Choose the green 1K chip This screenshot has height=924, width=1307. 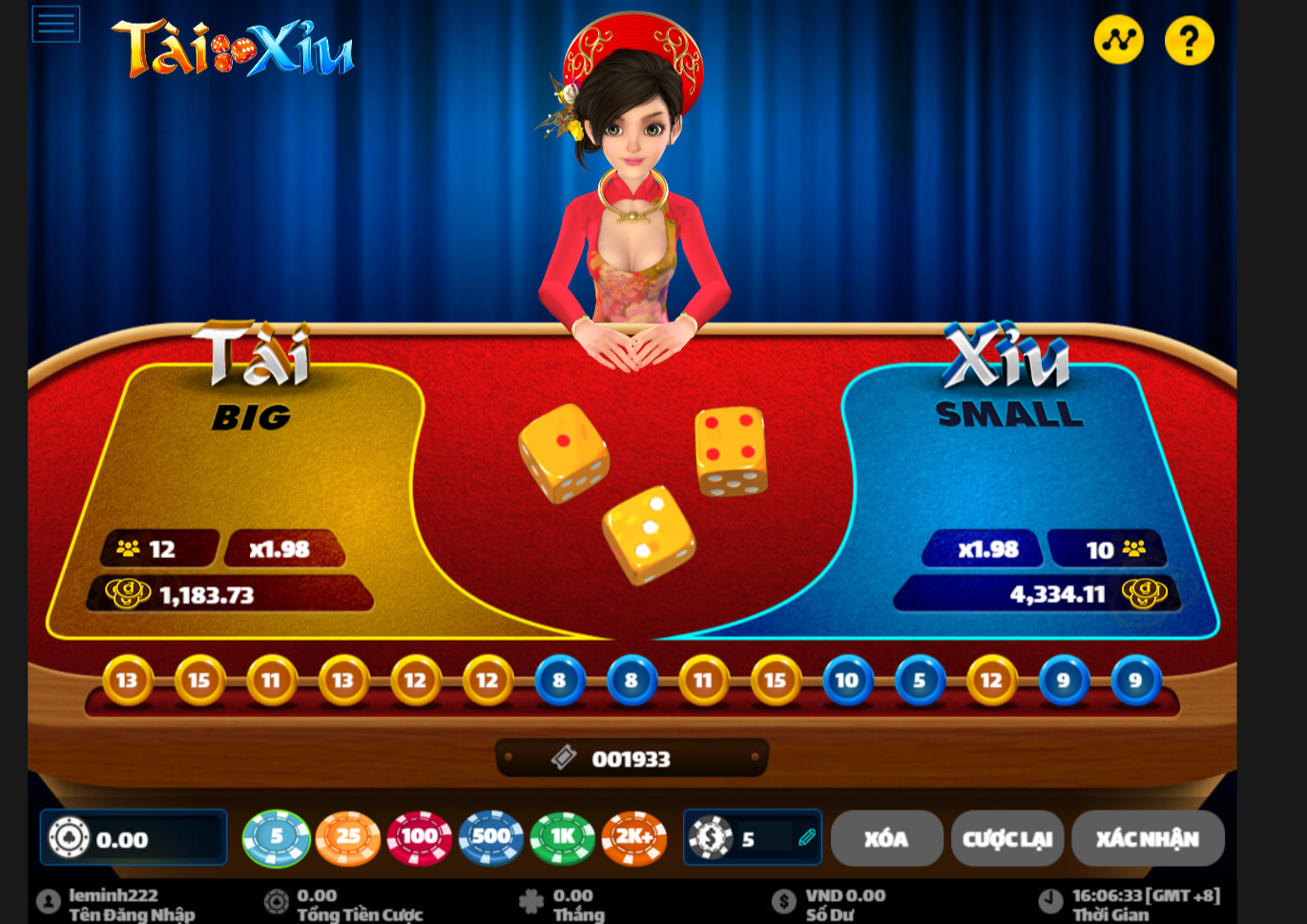click(563, 838)
